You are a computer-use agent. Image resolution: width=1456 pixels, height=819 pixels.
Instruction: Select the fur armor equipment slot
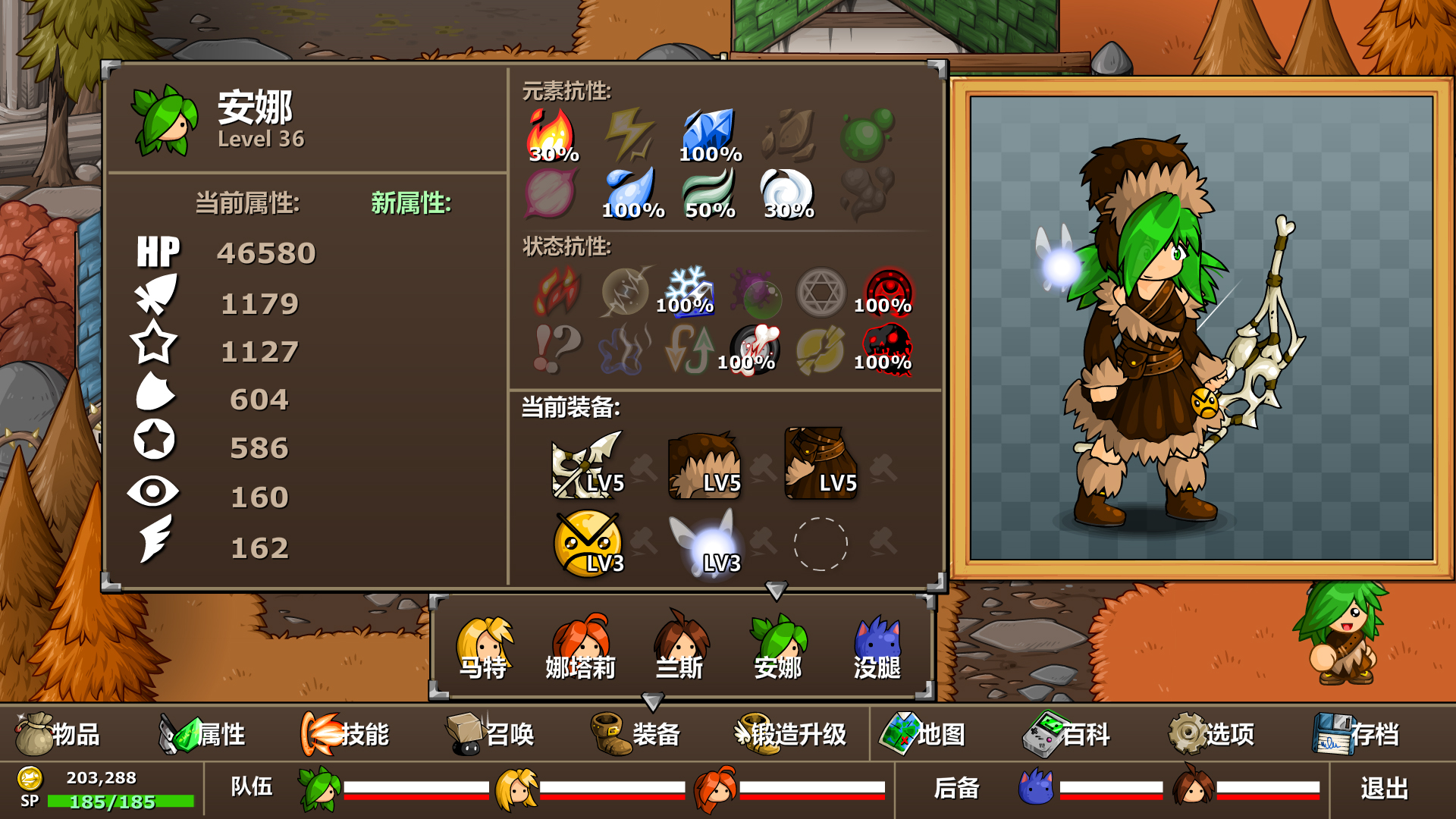[821, 465]
